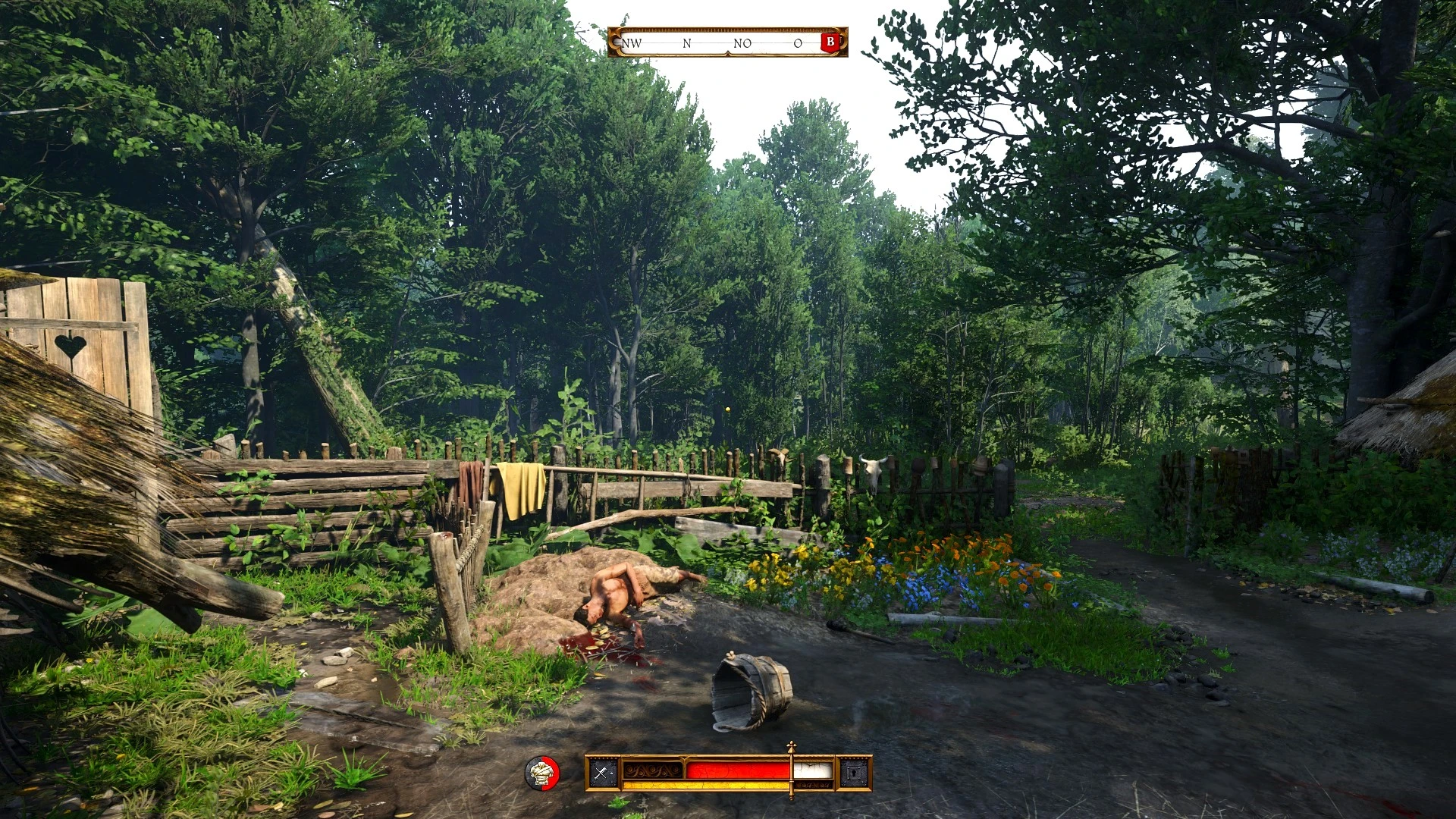
Task: Select the crossed weapons slot icon
Action: click(x=603, y=773)
